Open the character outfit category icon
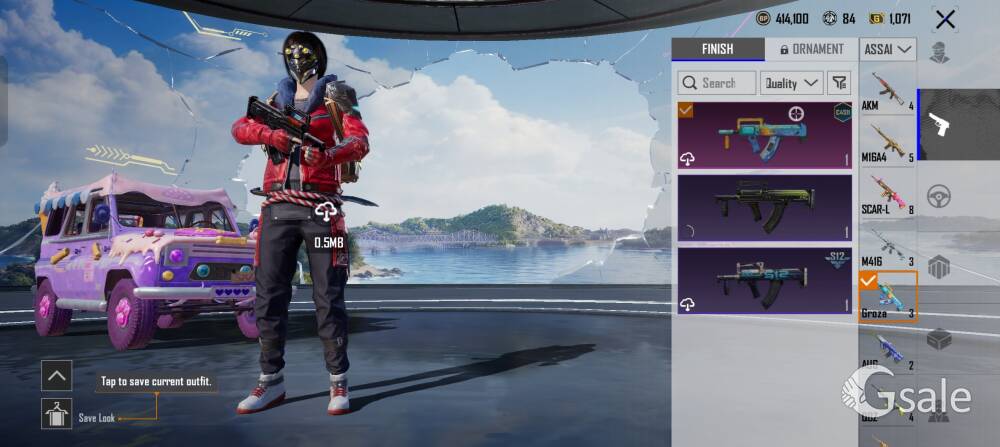1000x447 pixels. [939, 52]
